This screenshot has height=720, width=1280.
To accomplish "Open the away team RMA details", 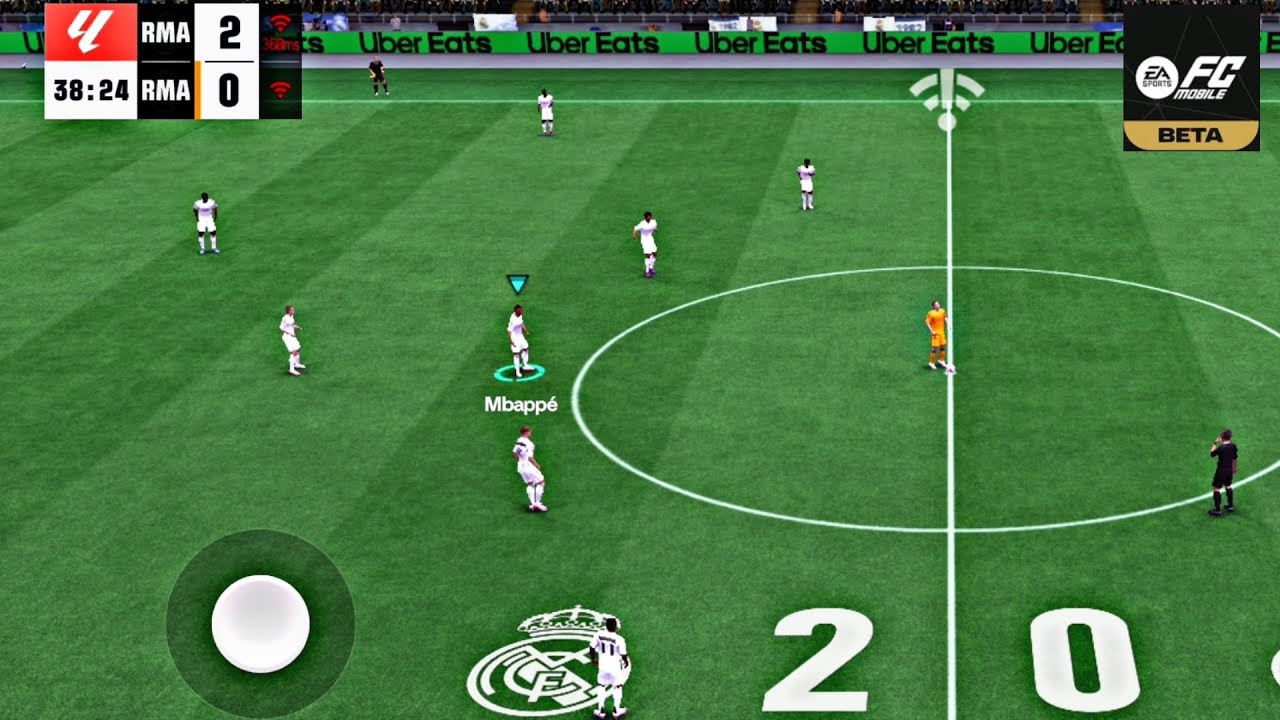I will tap(164, 93).
